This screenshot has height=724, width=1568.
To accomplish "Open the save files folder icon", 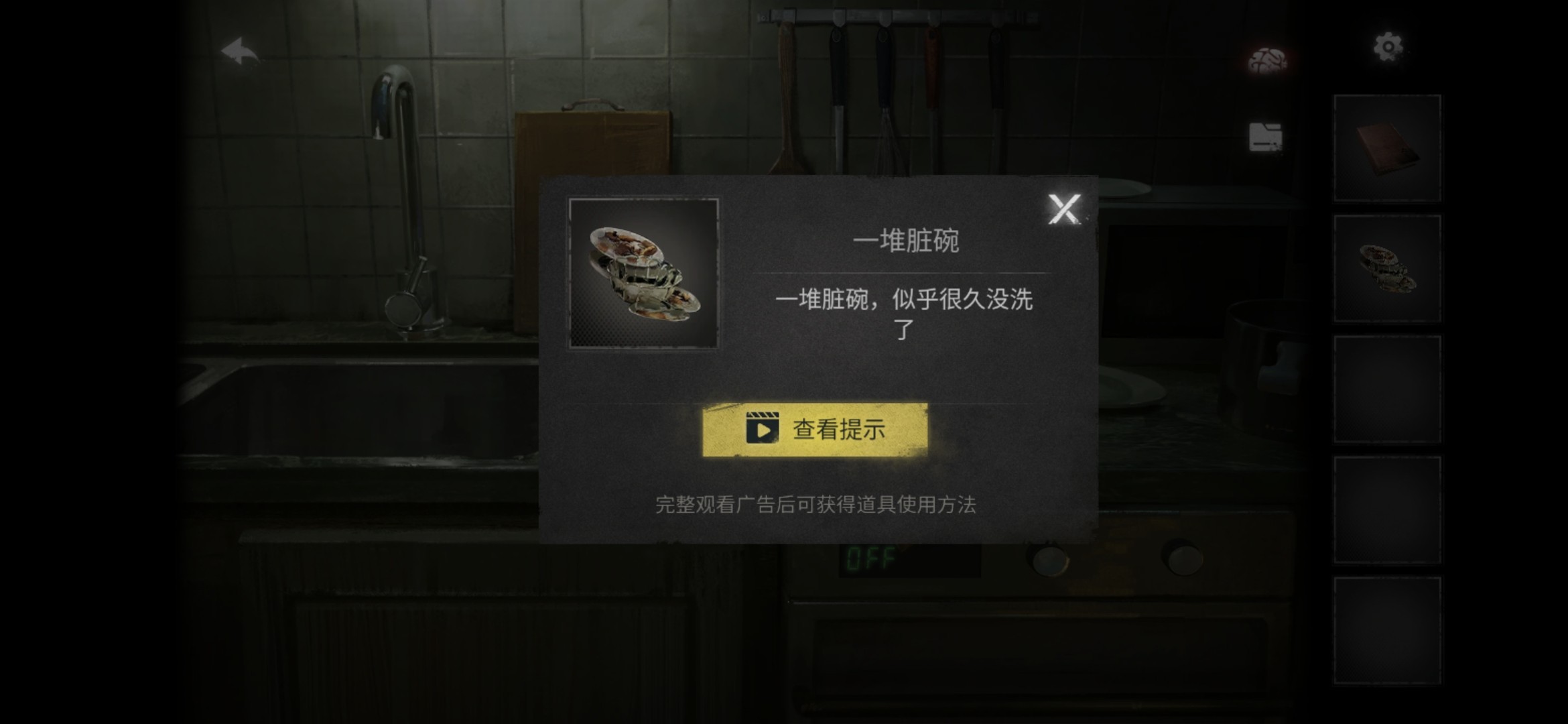I will (x=1265, y=137).
